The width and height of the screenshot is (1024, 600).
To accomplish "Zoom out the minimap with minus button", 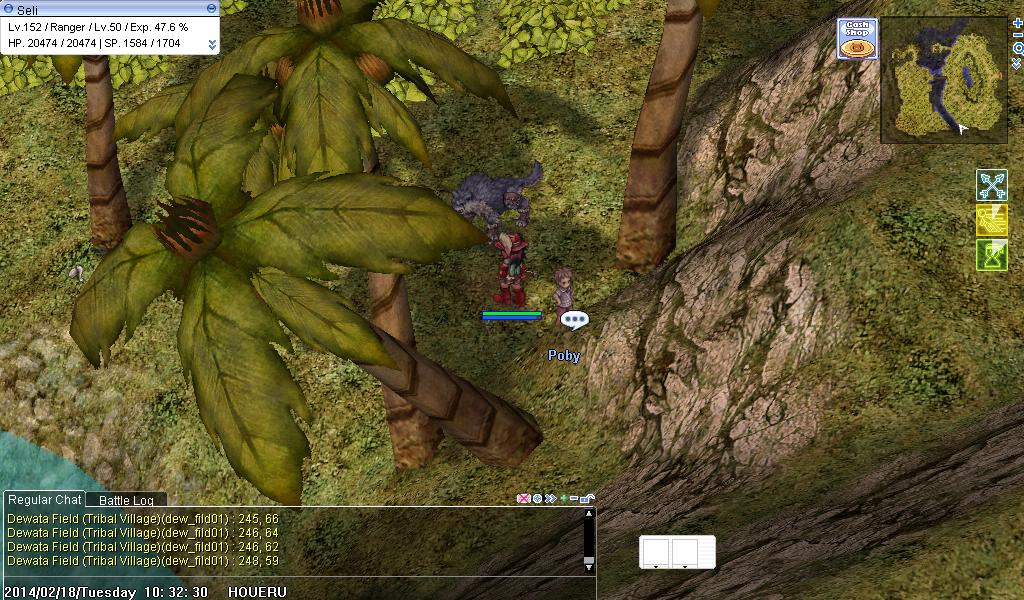I will click(x=1018, y=35).
